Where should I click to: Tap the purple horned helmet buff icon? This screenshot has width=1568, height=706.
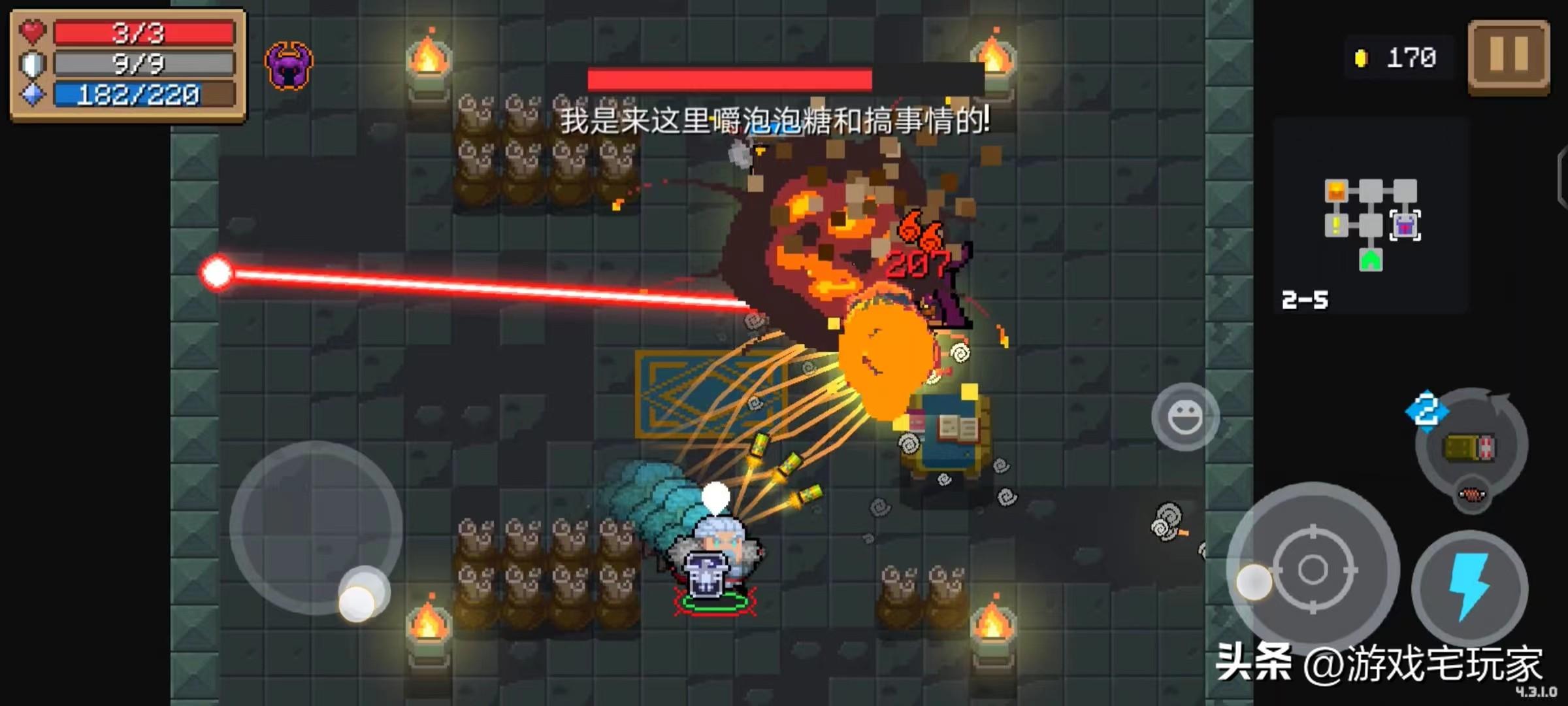click(x=289, y=65)
